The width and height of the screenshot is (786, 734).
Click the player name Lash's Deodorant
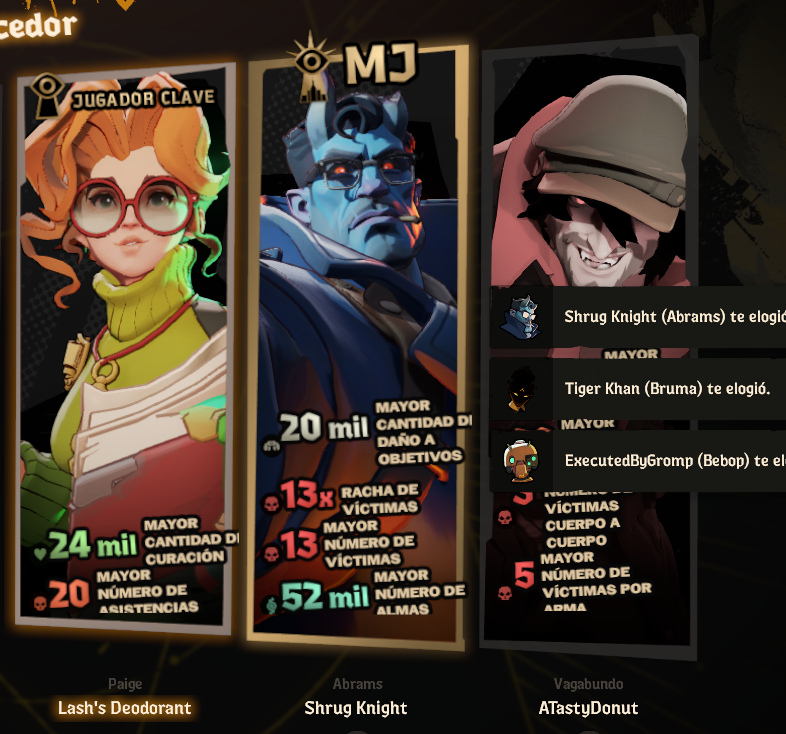[x=125, y=708]
